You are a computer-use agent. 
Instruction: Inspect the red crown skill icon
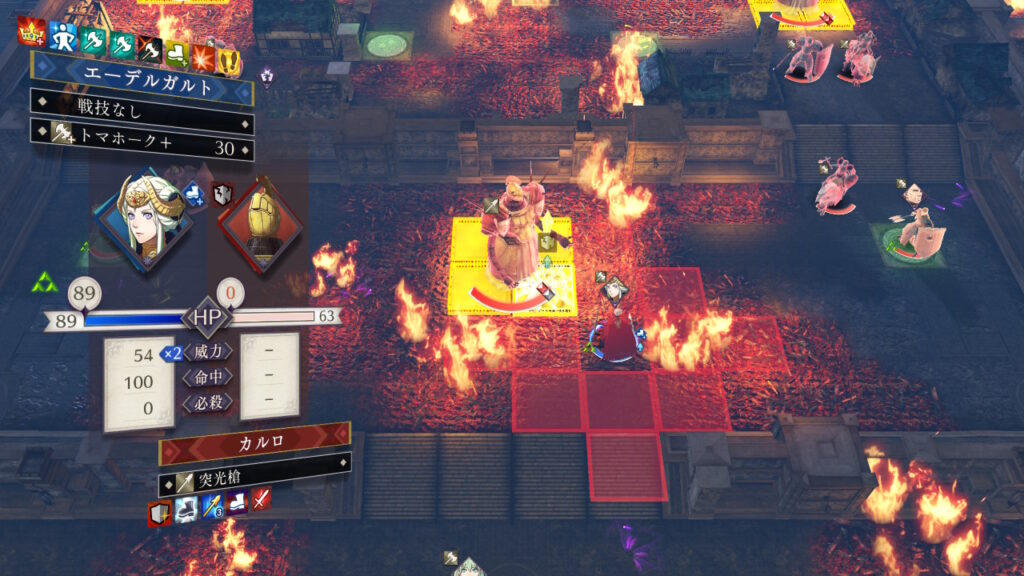(30, 36)
